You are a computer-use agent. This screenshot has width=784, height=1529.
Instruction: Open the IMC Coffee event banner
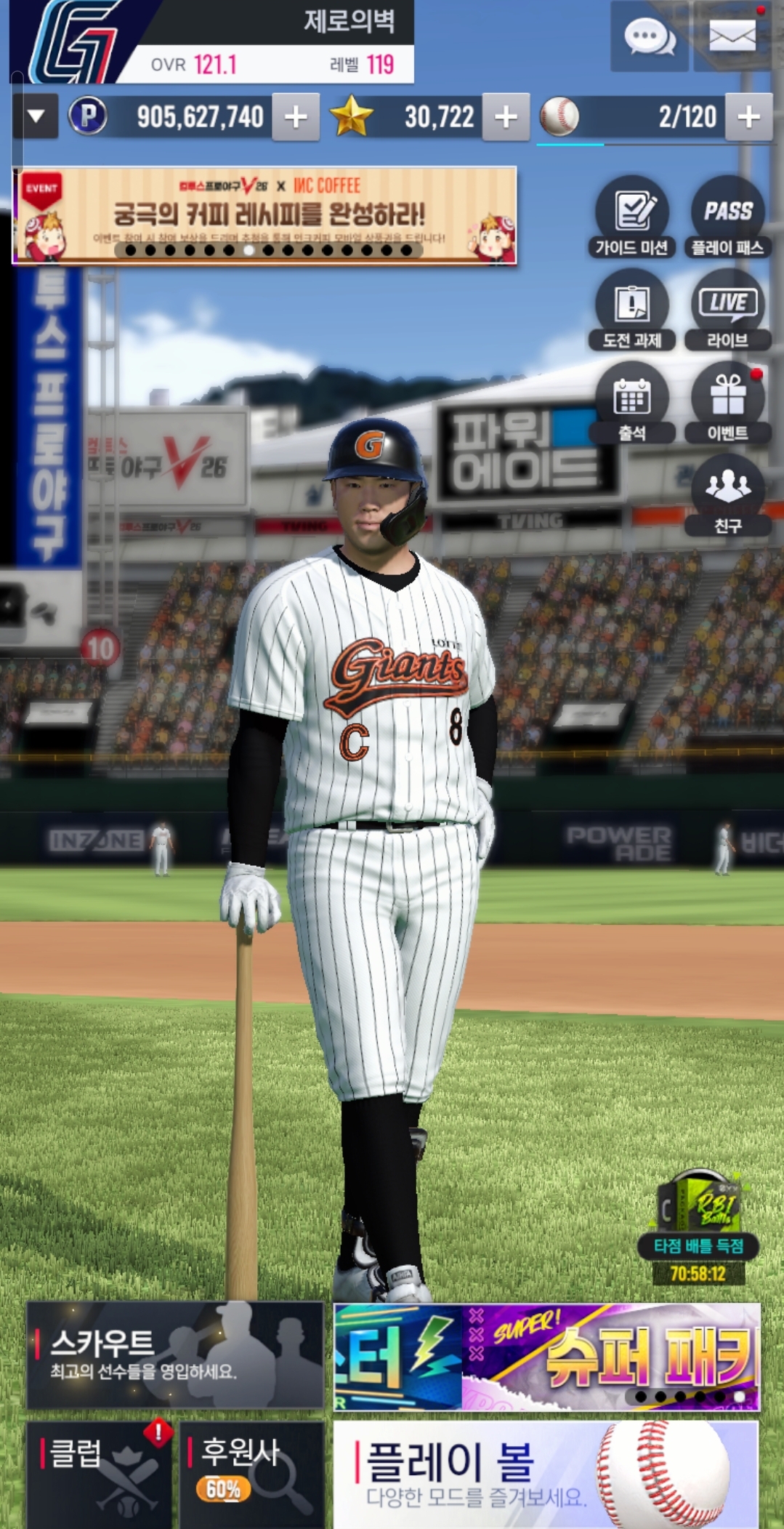(264, 215)
